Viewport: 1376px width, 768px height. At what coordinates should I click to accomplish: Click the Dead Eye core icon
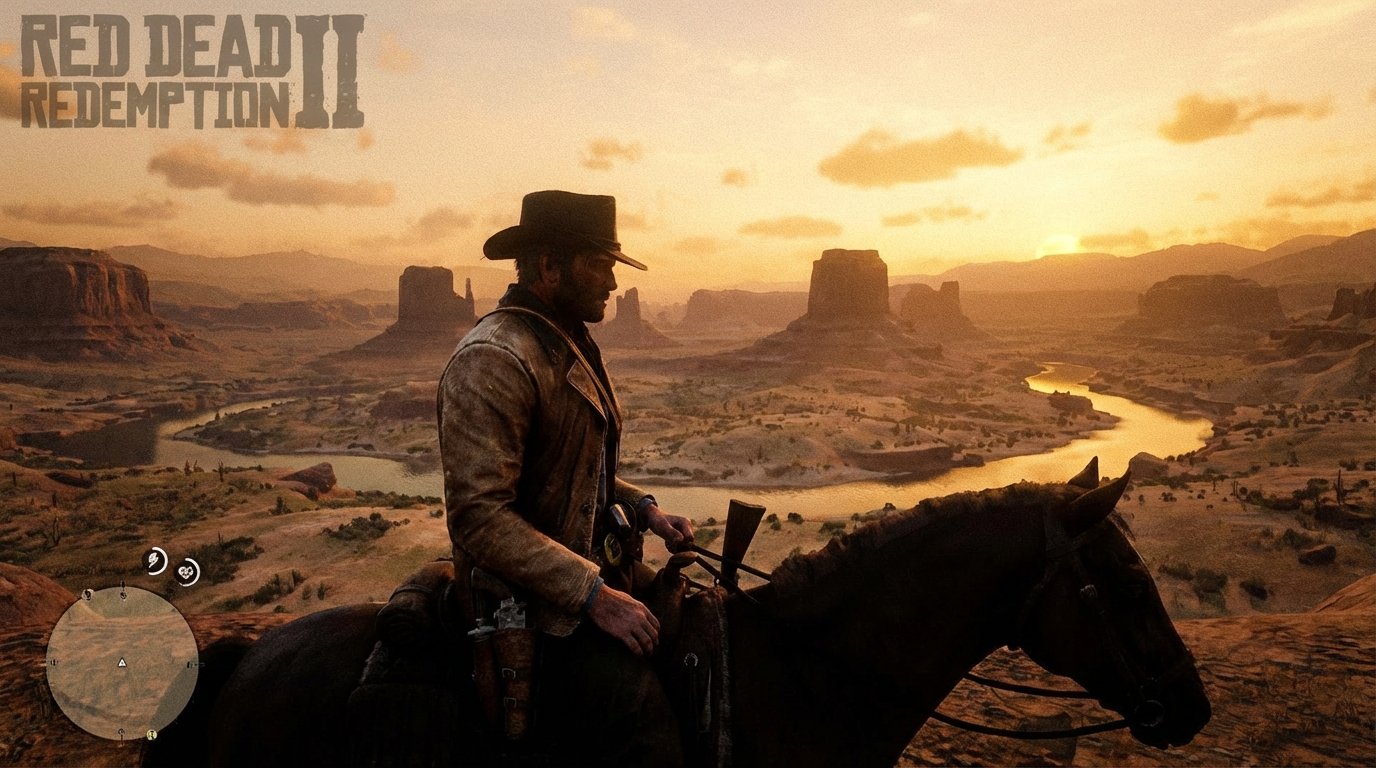(187, 571)
